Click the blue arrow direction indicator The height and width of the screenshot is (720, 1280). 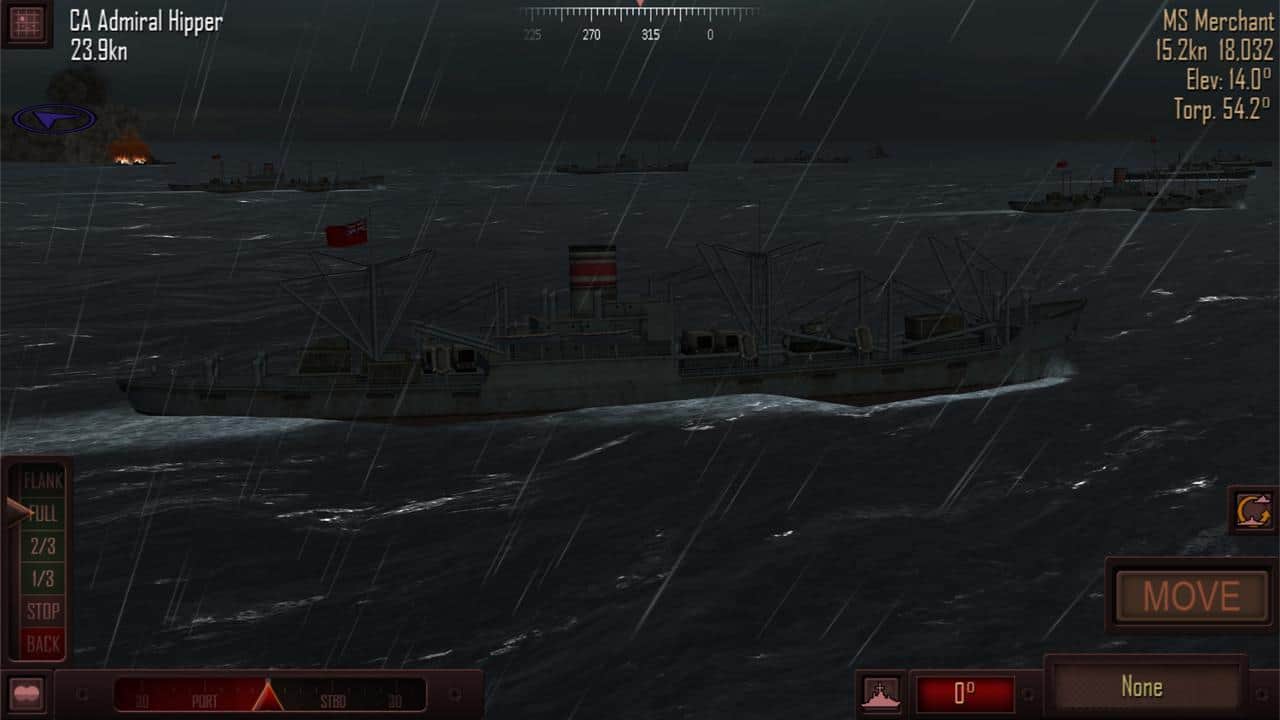(55, 120)
